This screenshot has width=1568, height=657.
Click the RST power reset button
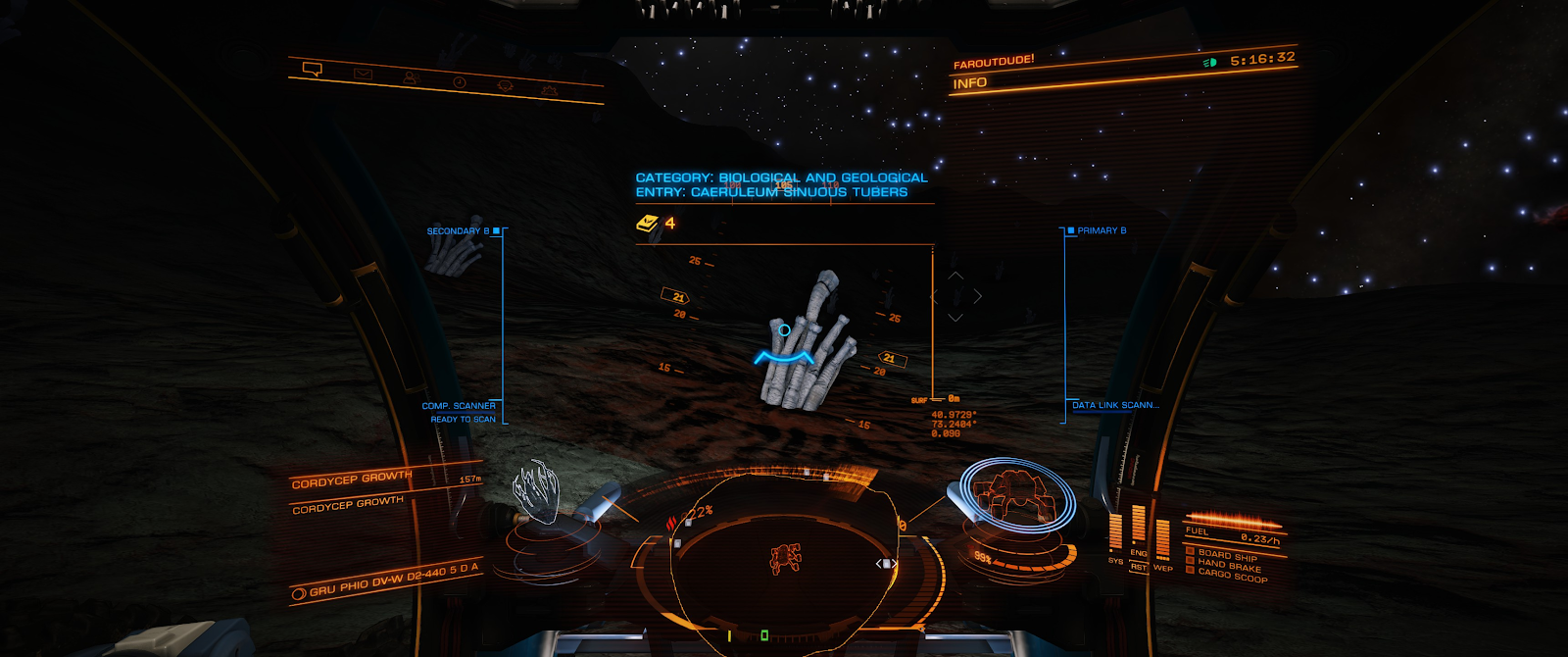pyautogui.click(x=1139, y=567)
